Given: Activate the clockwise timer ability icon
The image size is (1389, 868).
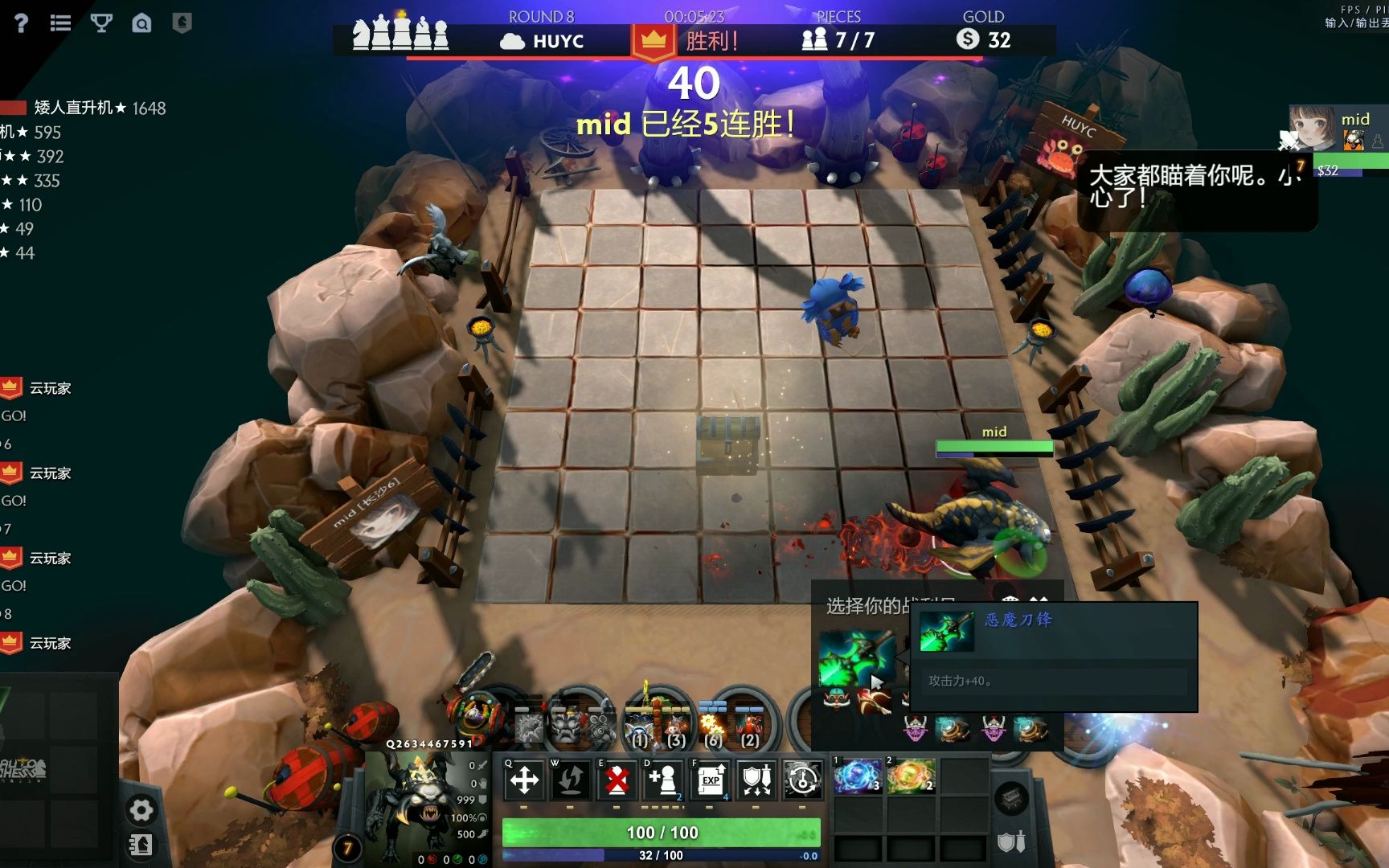Looking at the screenshot, I should [x=802, y=780].
